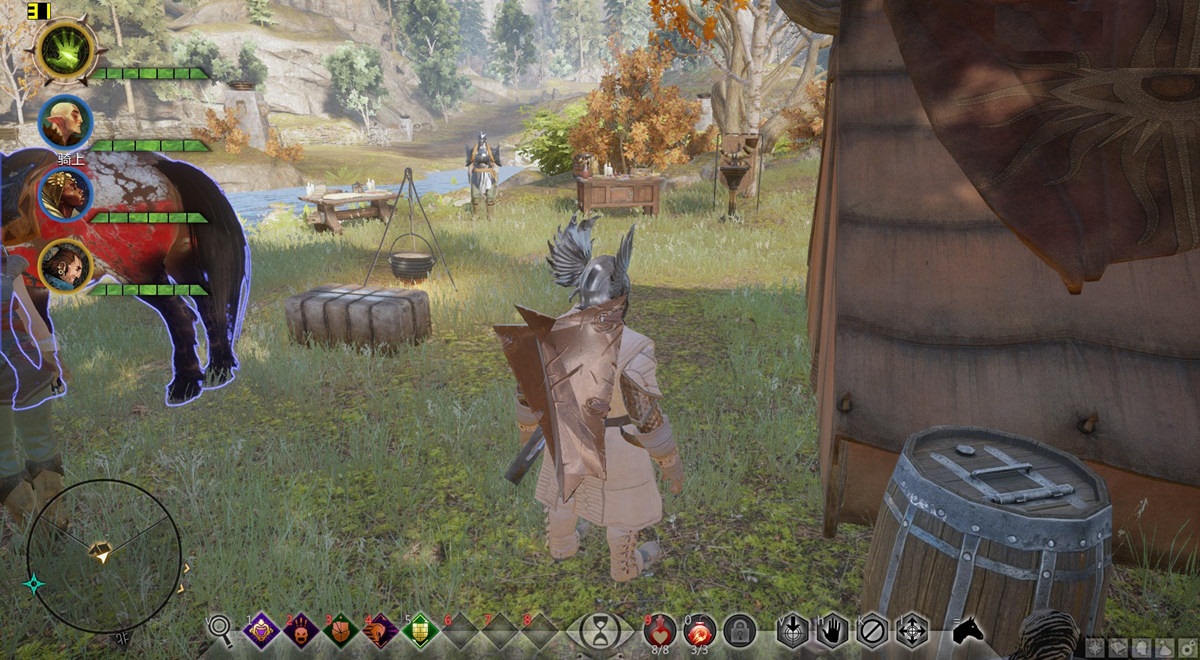Click the down-arrow party command icon
This screenshot has width=1200, height=660.
pos(792,631)
